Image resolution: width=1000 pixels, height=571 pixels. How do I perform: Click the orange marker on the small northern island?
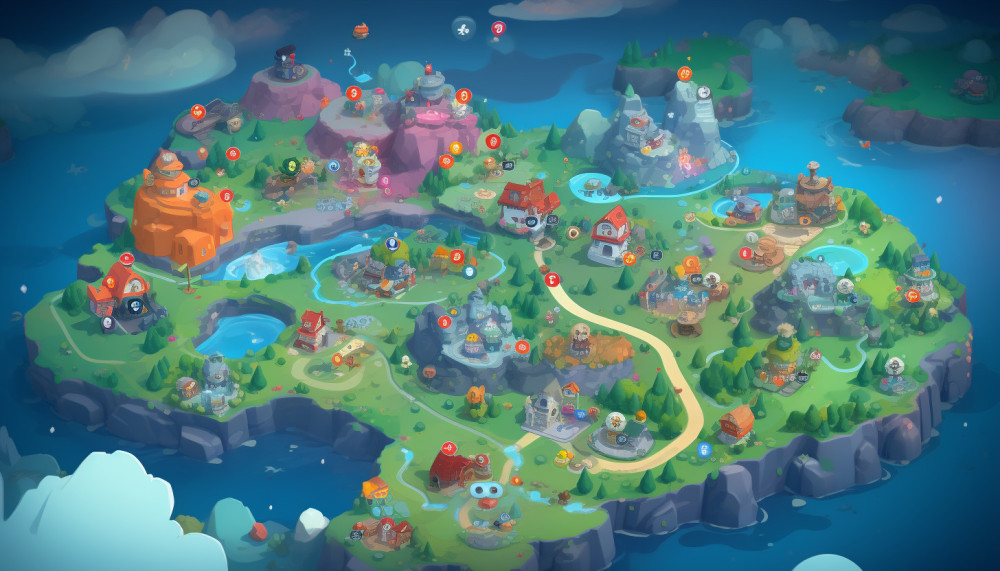(685, 73)
